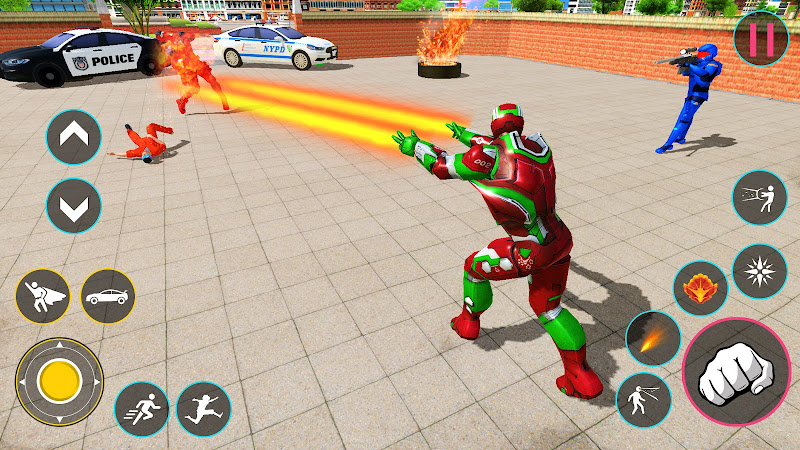Tap the down arrow button
Viewport: 800px width, 450px height.
[74, 207]
